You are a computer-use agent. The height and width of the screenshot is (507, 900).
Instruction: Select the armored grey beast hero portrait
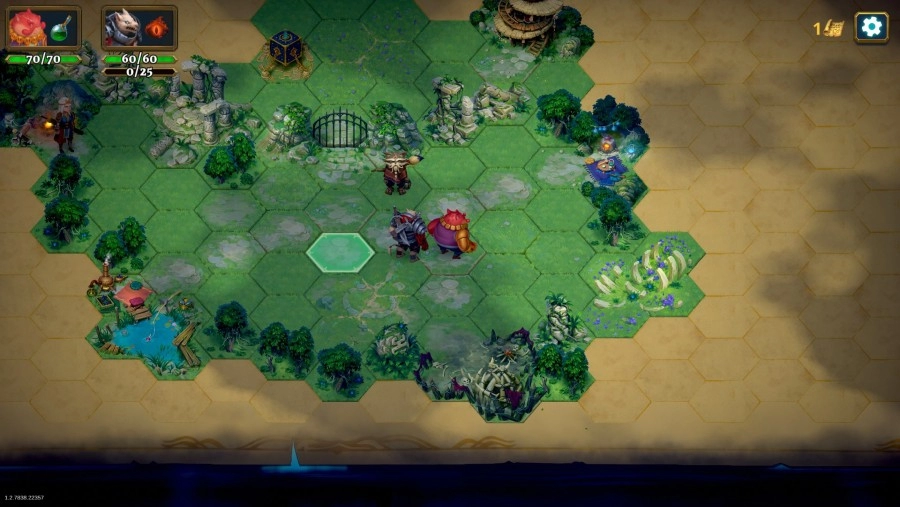pyautogui.click(x=123, y=28)
